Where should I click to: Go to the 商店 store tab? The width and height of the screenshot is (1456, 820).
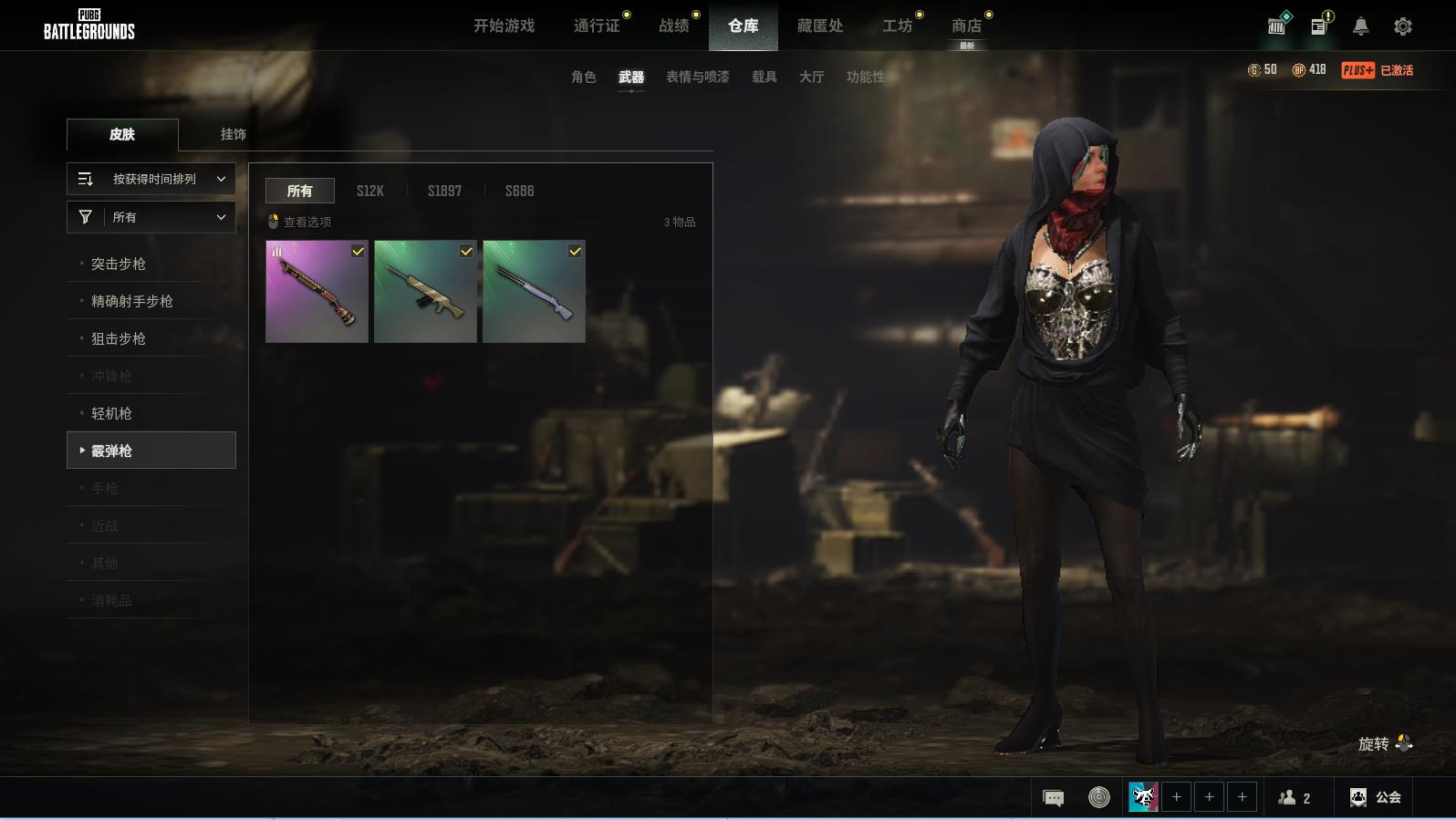pos(966,26)
